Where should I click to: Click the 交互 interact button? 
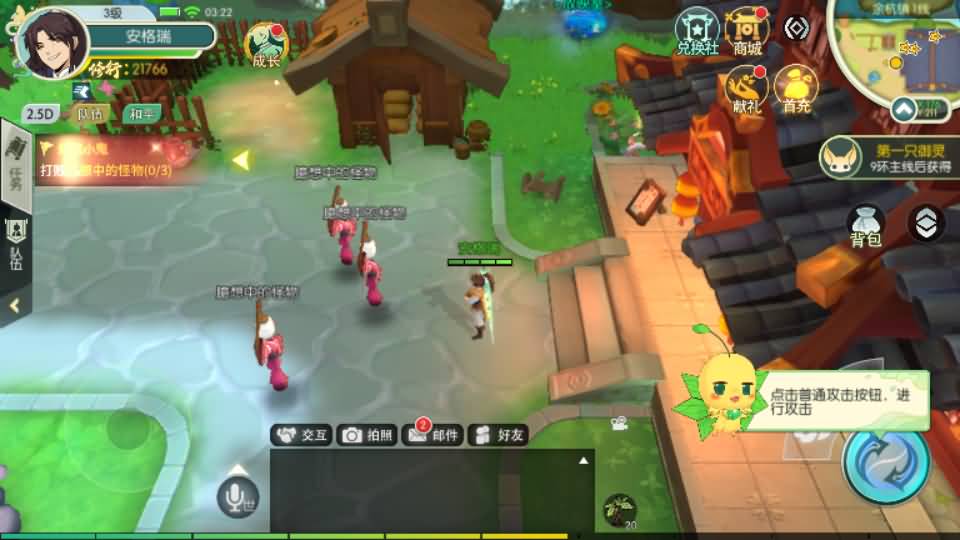click(x=302, y=435)
